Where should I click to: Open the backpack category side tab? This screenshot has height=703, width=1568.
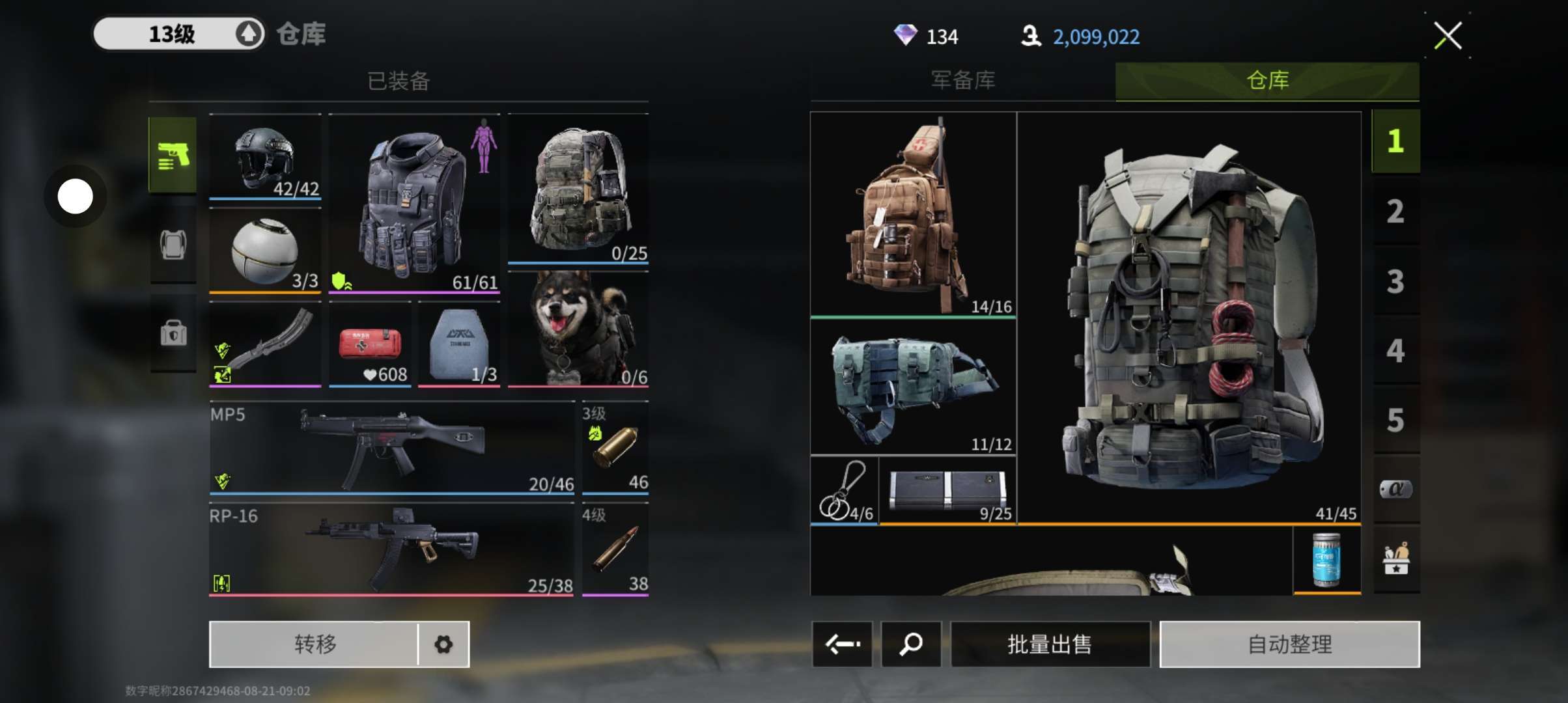tap(173, 245)
